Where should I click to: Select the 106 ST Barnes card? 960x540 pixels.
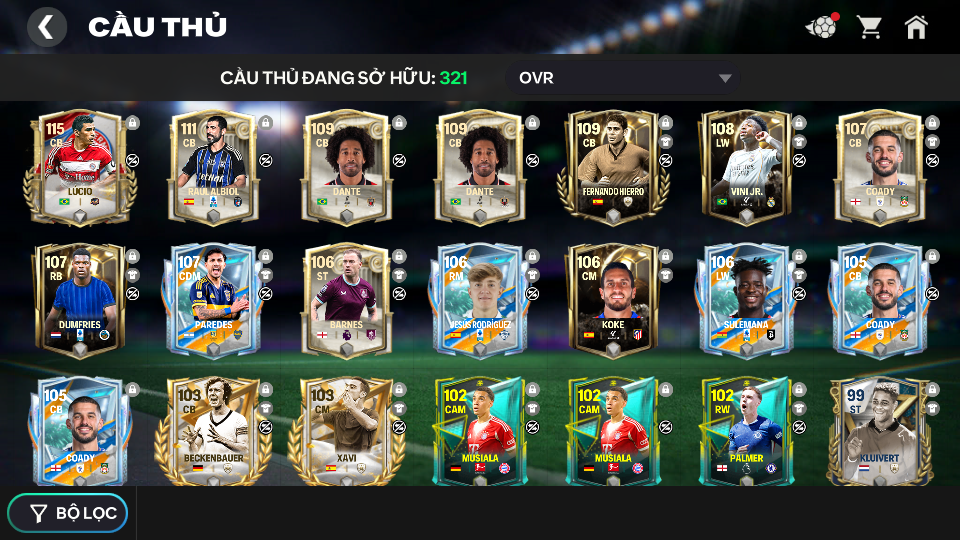click(x=346, y=300)
